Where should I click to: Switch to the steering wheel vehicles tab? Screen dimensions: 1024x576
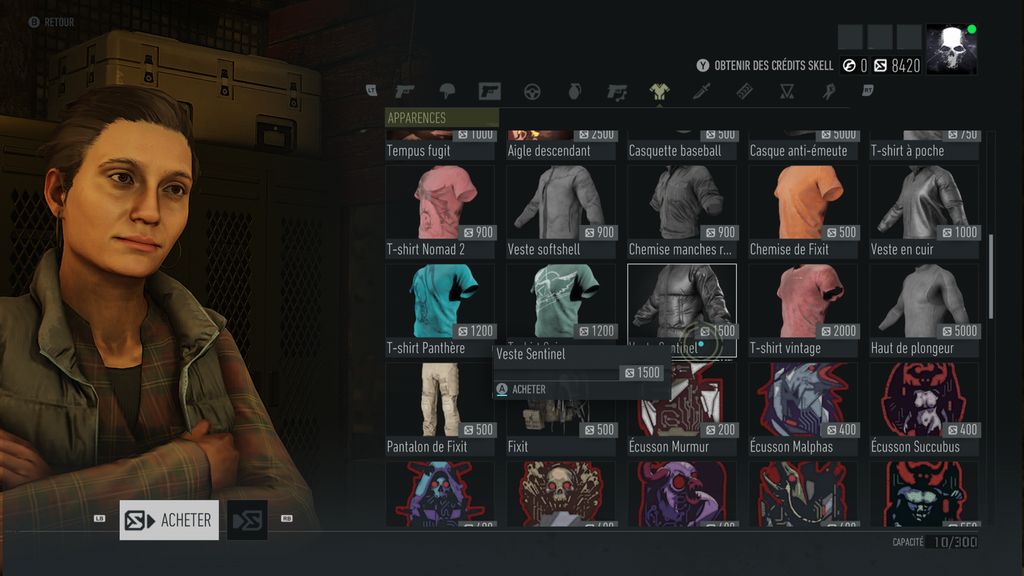pyautogui.click(x=532, y=91)
